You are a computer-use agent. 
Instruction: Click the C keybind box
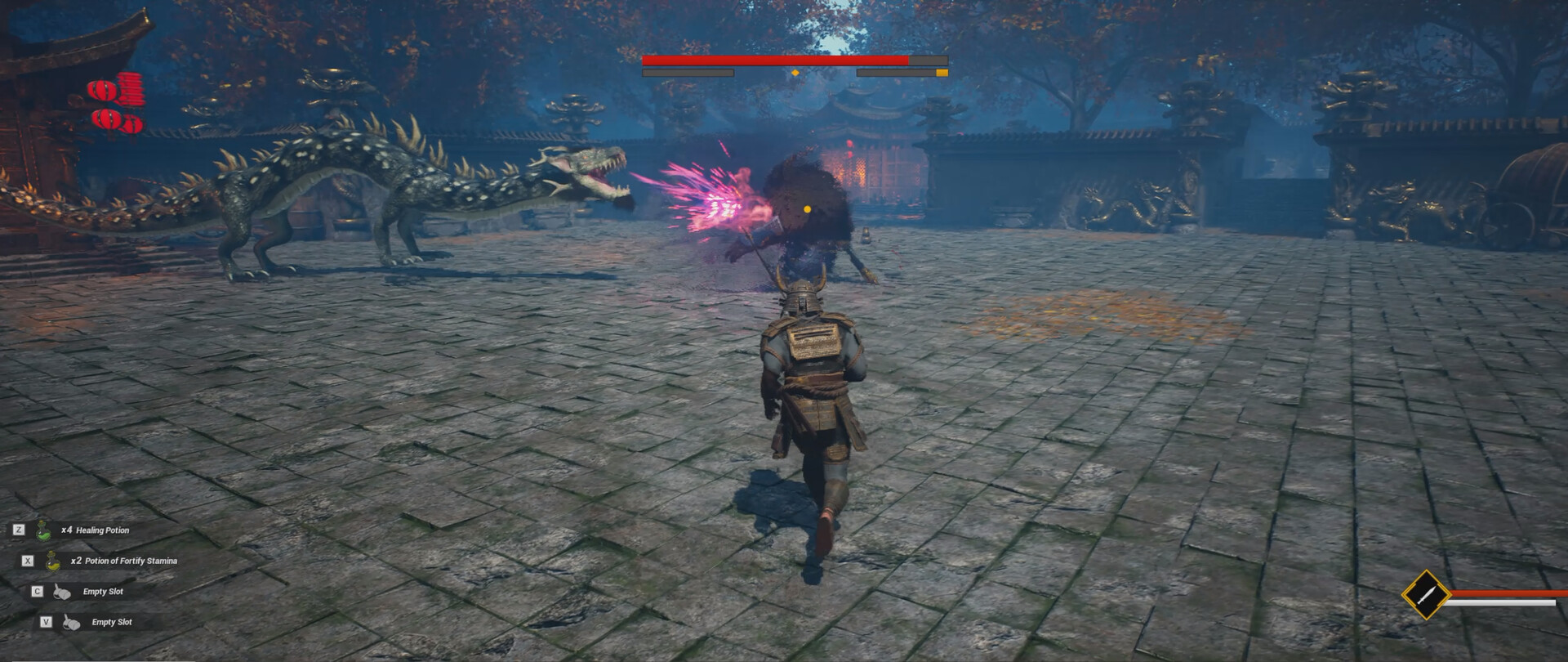tap(36, 590)
